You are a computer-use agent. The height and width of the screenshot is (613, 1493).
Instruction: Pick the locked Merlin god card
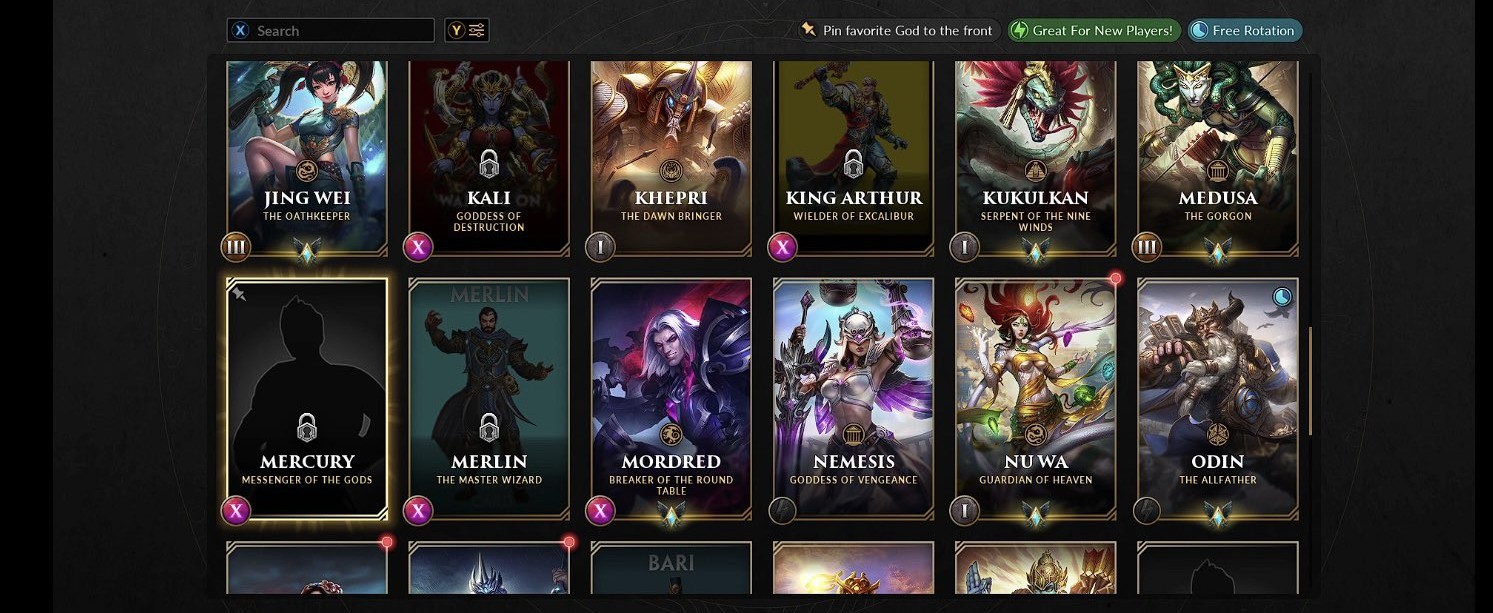[x=489, y=398]
